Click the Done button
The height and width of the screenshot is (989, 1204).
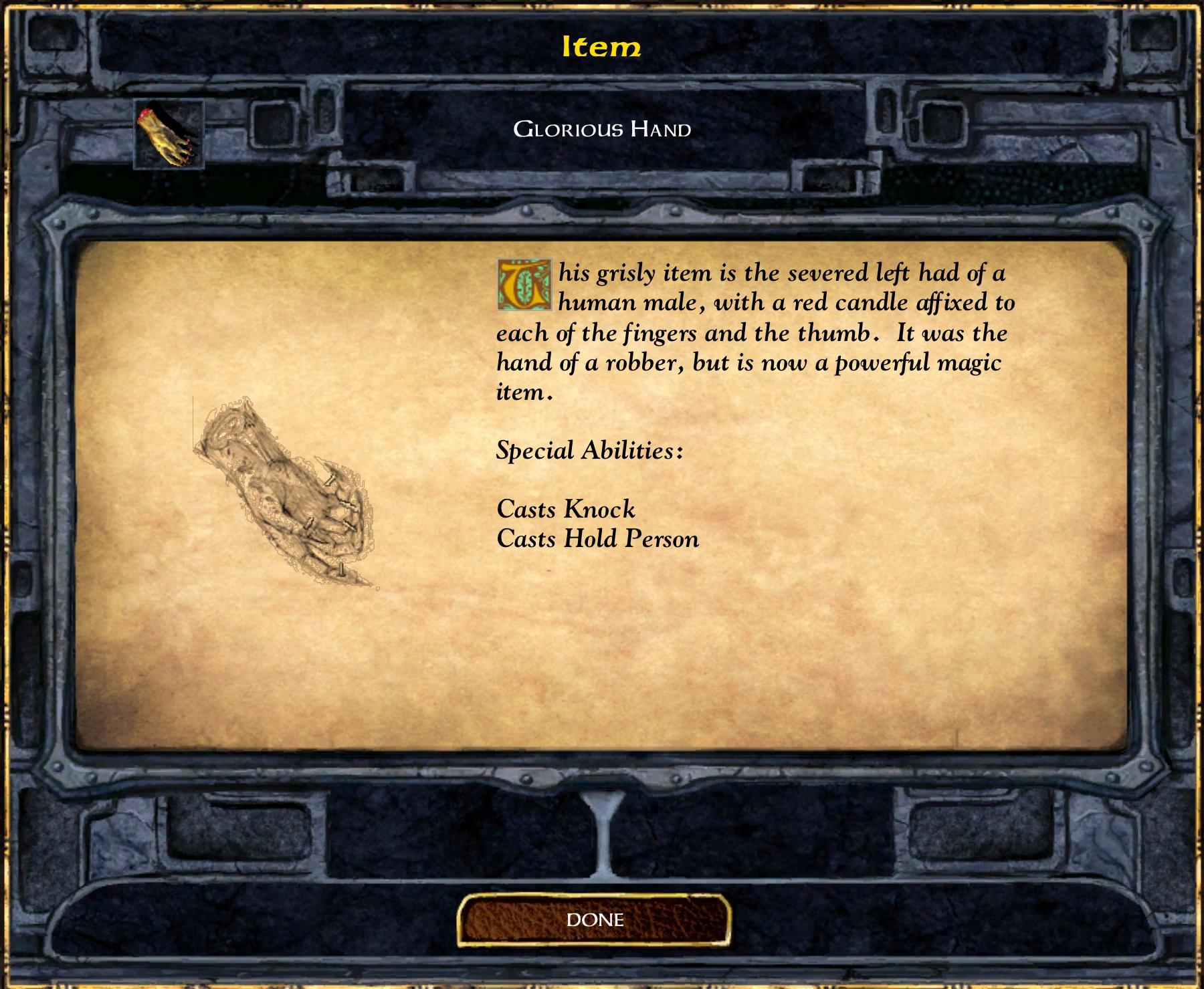594,920
